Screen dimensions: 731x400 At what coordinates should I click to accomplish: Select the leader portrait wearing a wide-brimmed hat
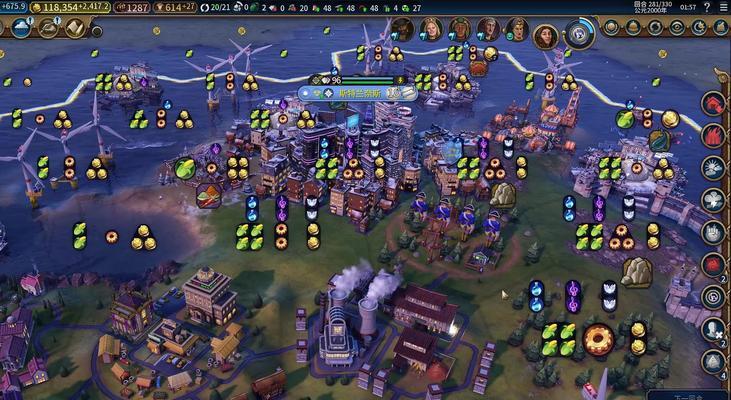pos(401,29)
